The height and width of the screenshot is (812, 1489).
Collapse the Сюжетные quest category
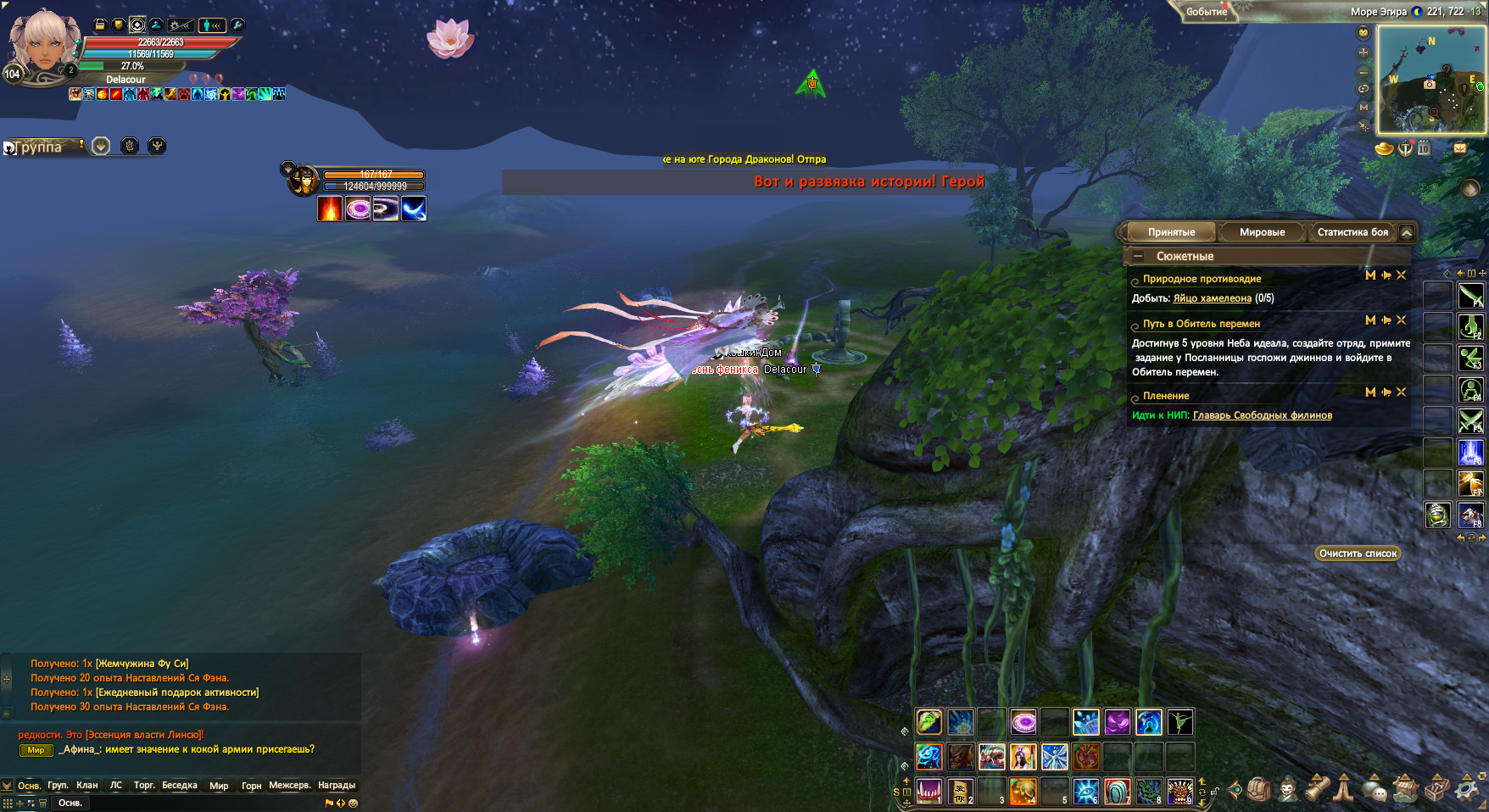[x=1138, y=256]
